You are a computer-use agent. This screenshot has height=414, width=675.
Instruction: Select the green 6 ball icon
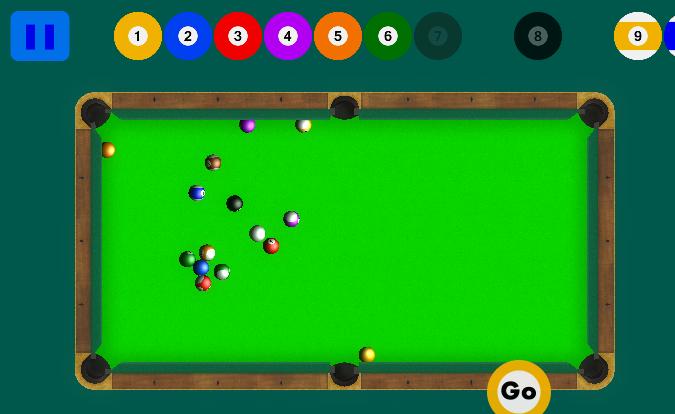coord(388,36)
